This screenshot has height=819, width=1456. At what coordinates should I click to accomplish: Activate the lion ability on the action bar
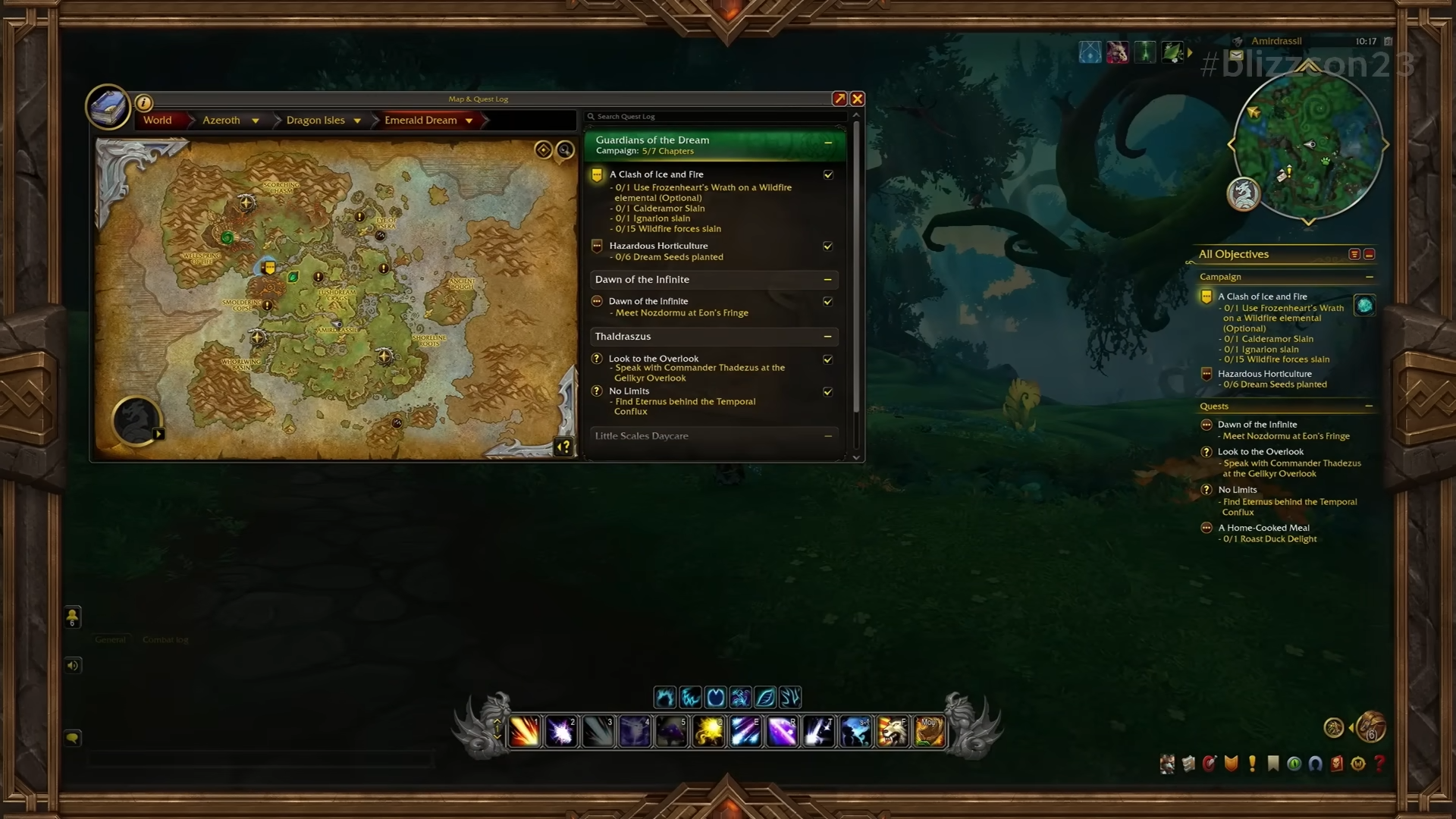coord(893,732)
